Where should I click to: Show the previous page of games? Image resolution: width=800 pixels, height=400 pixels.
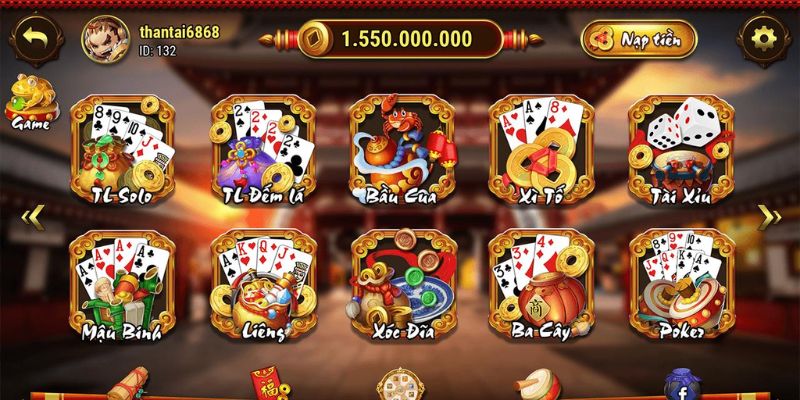[x=31, y=215]
